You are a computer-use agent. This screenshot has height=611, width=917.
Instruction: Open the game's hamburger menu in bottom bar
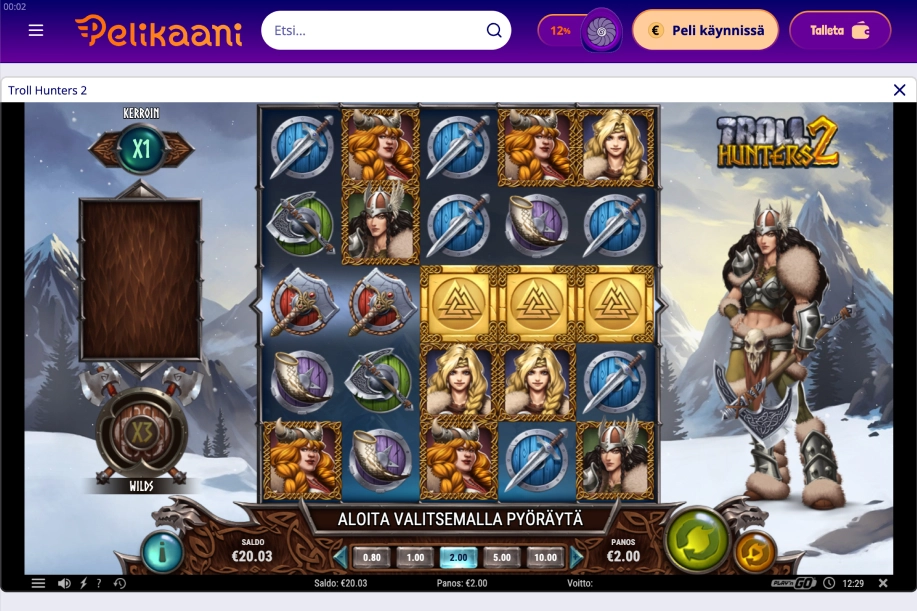tap(38, 583)
